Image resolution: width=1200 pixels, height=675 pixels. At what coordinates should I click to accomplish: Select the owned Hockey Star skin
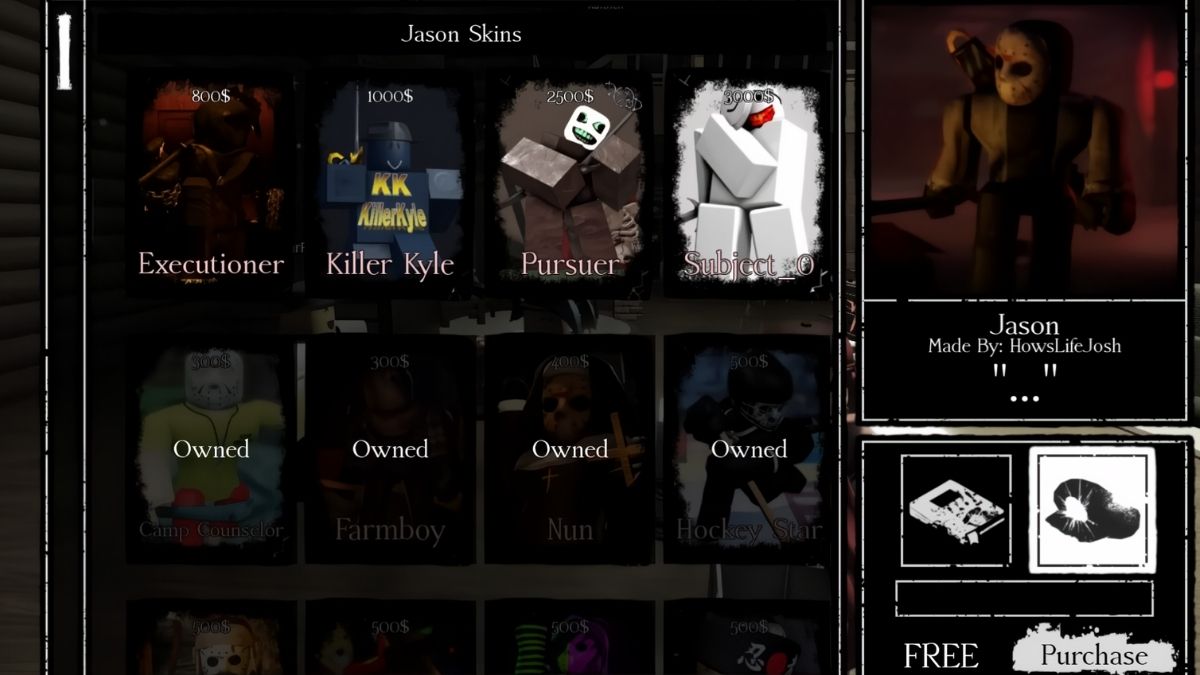pos(749,449)
